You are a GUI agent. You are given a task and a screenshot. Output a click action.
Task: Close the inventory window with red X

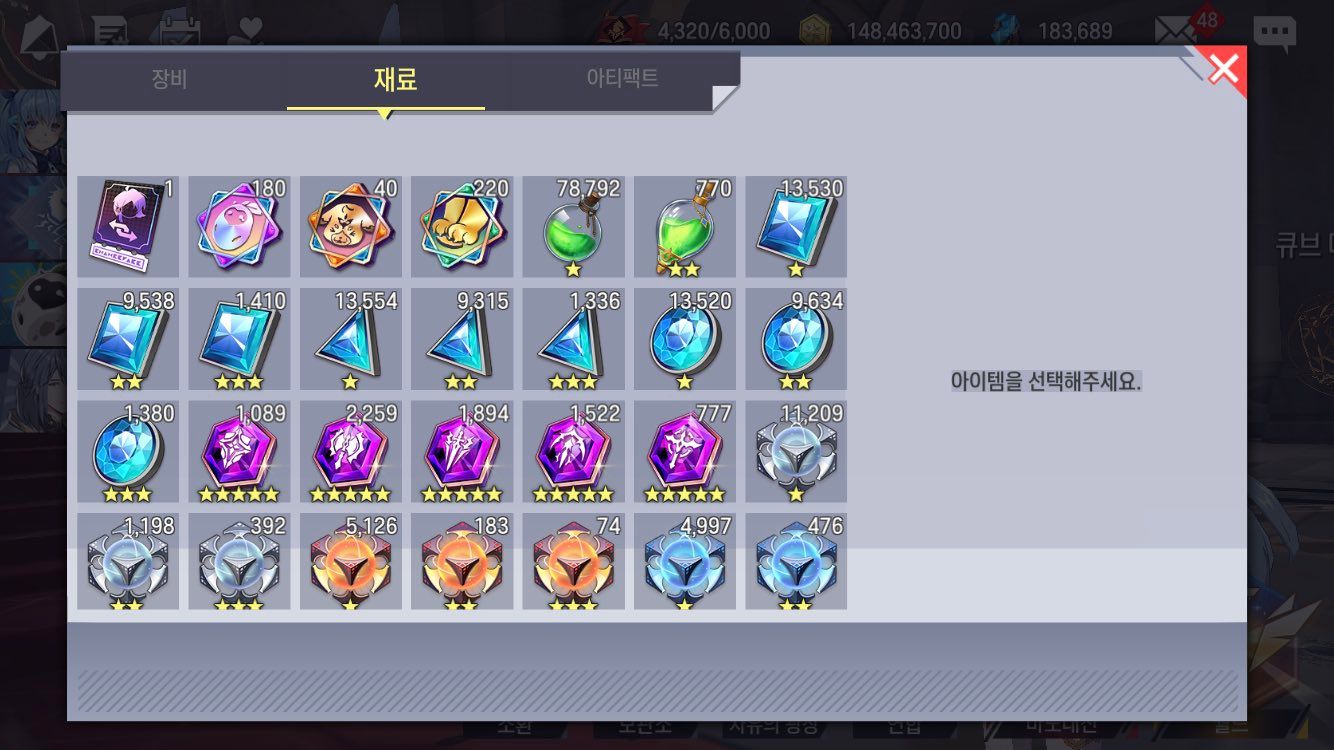1223,68
